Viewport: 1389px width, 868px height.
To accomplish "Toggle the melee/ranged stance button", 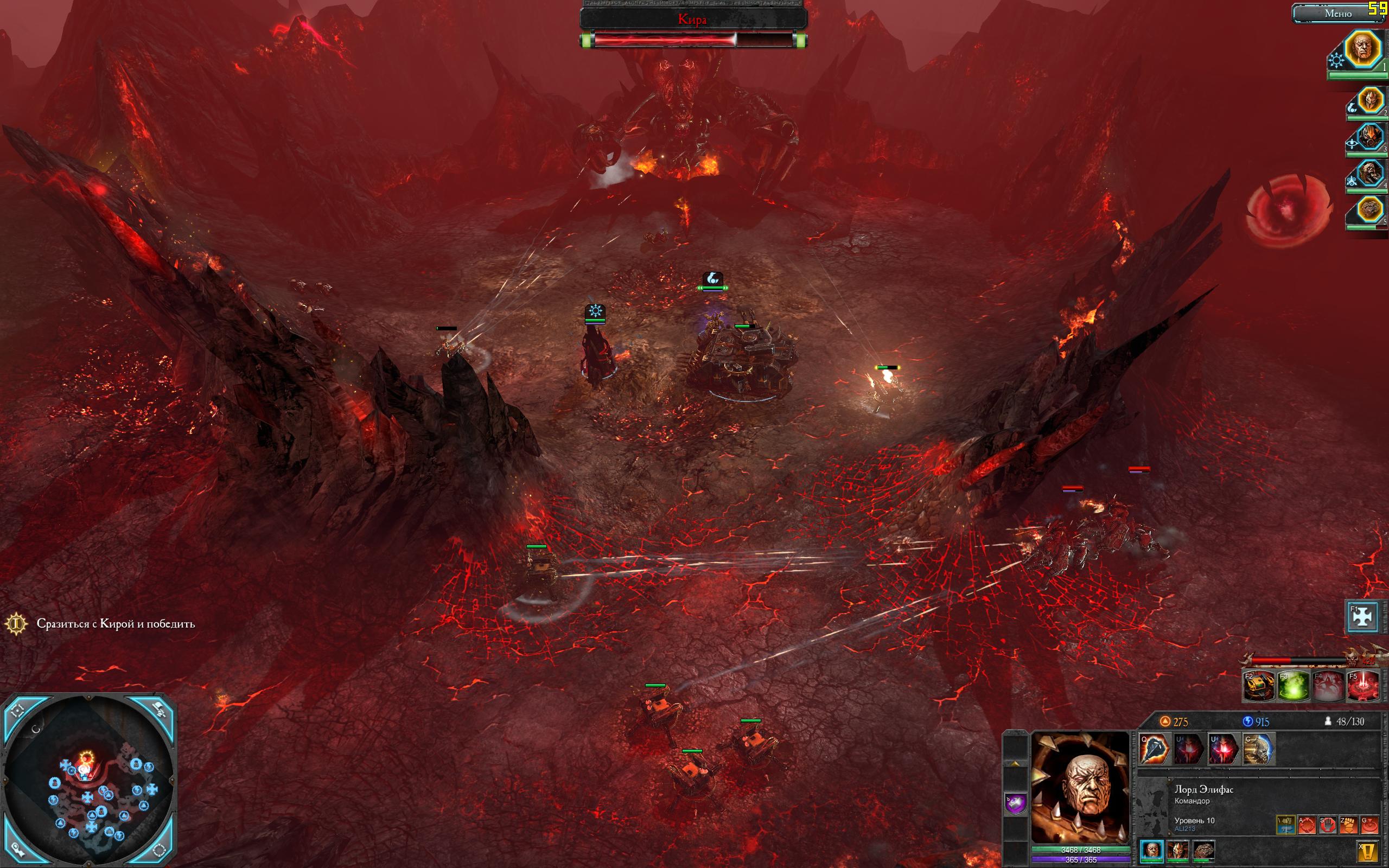I will coord(1286,825).
